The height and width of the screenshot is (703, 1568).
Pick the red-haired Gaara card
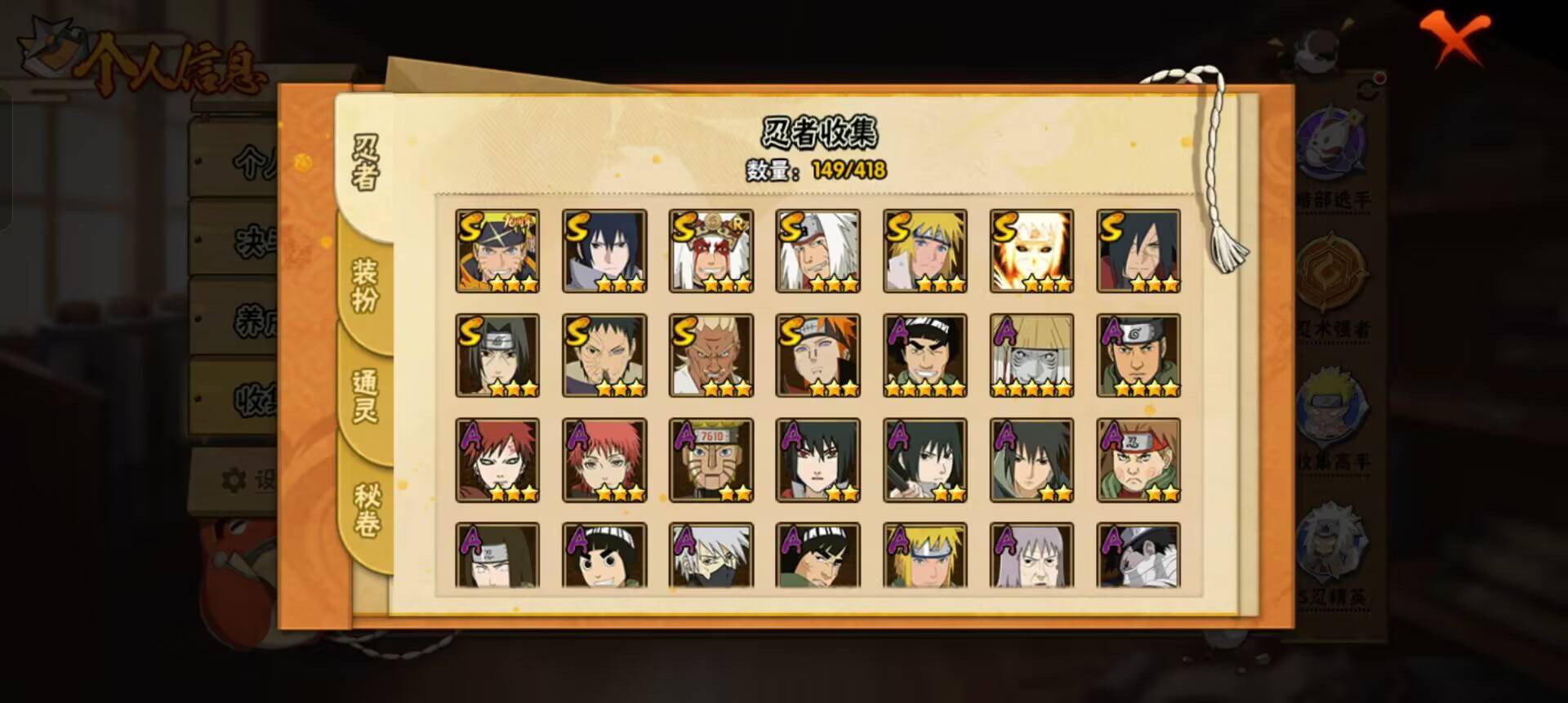[497, 461]
